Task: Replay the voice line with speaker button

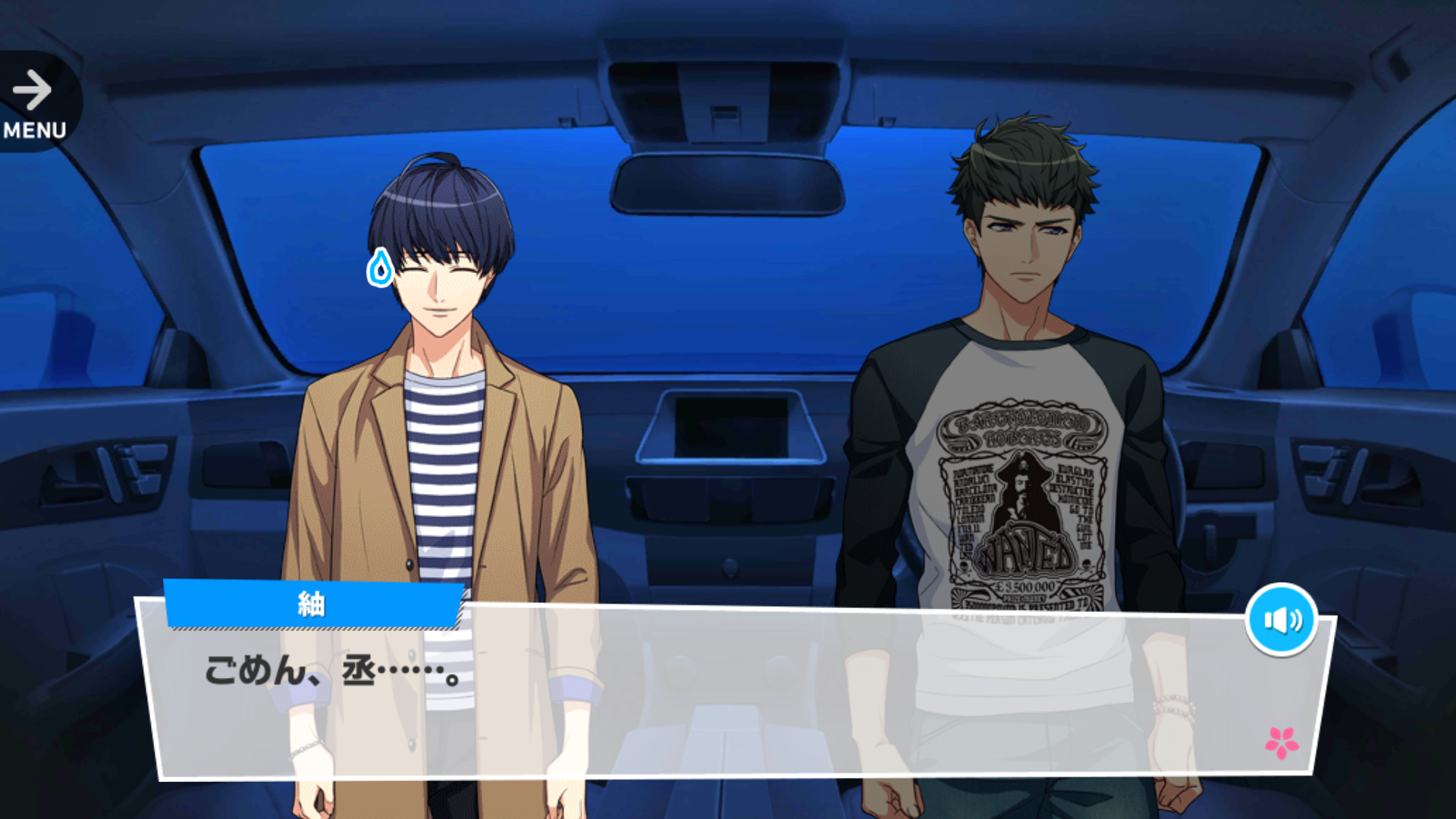Action: [x=1281, y=620]
